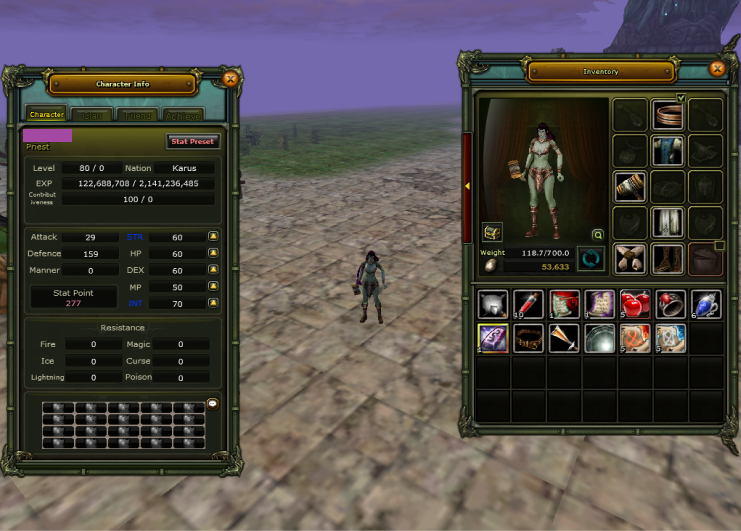
Task: Increase the HP stat by one point
Action: [x=213, y=254]
